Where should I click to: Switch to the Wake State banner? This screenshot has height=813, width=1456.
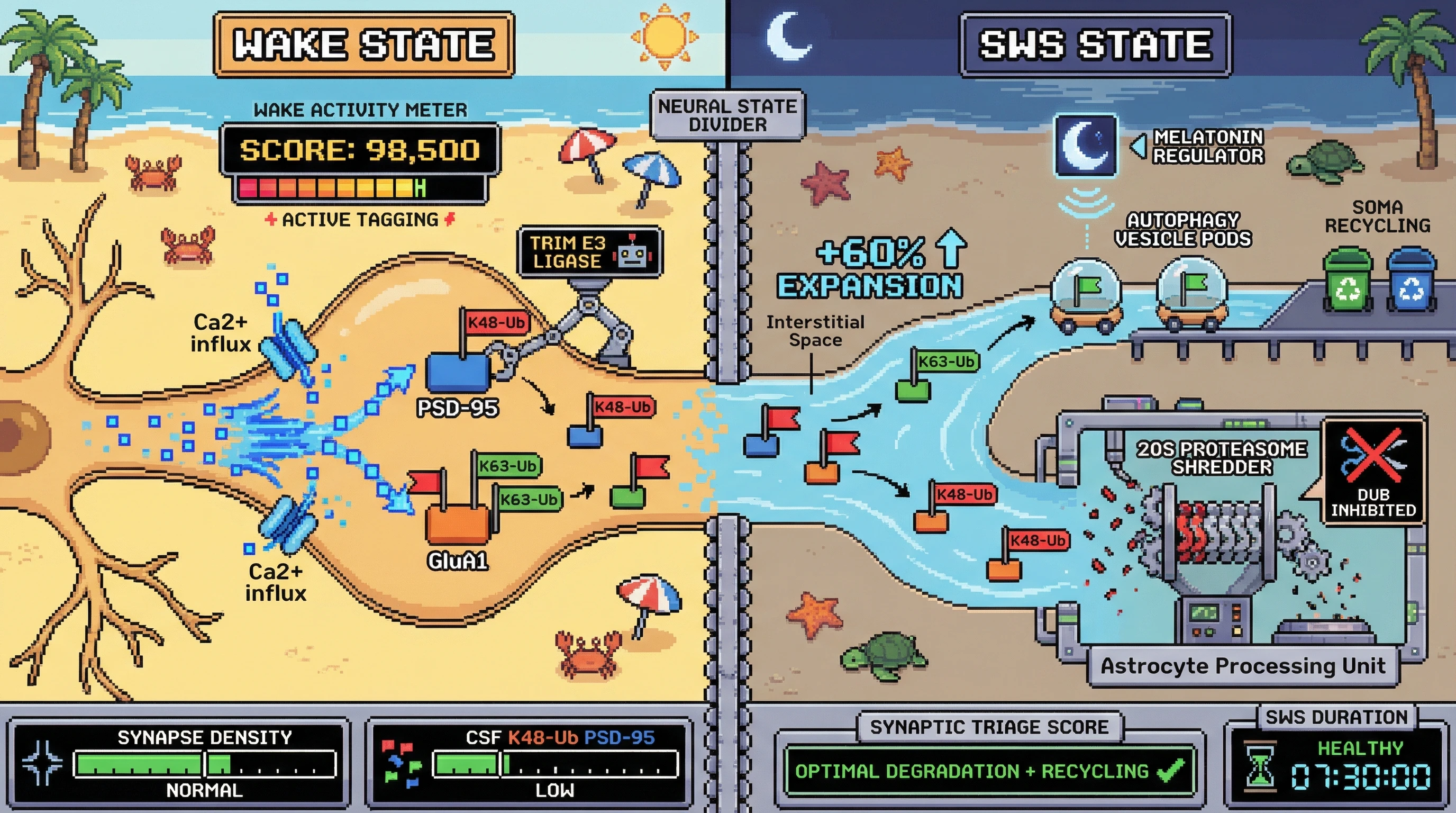pyautogui.click(x=363, y=44)
